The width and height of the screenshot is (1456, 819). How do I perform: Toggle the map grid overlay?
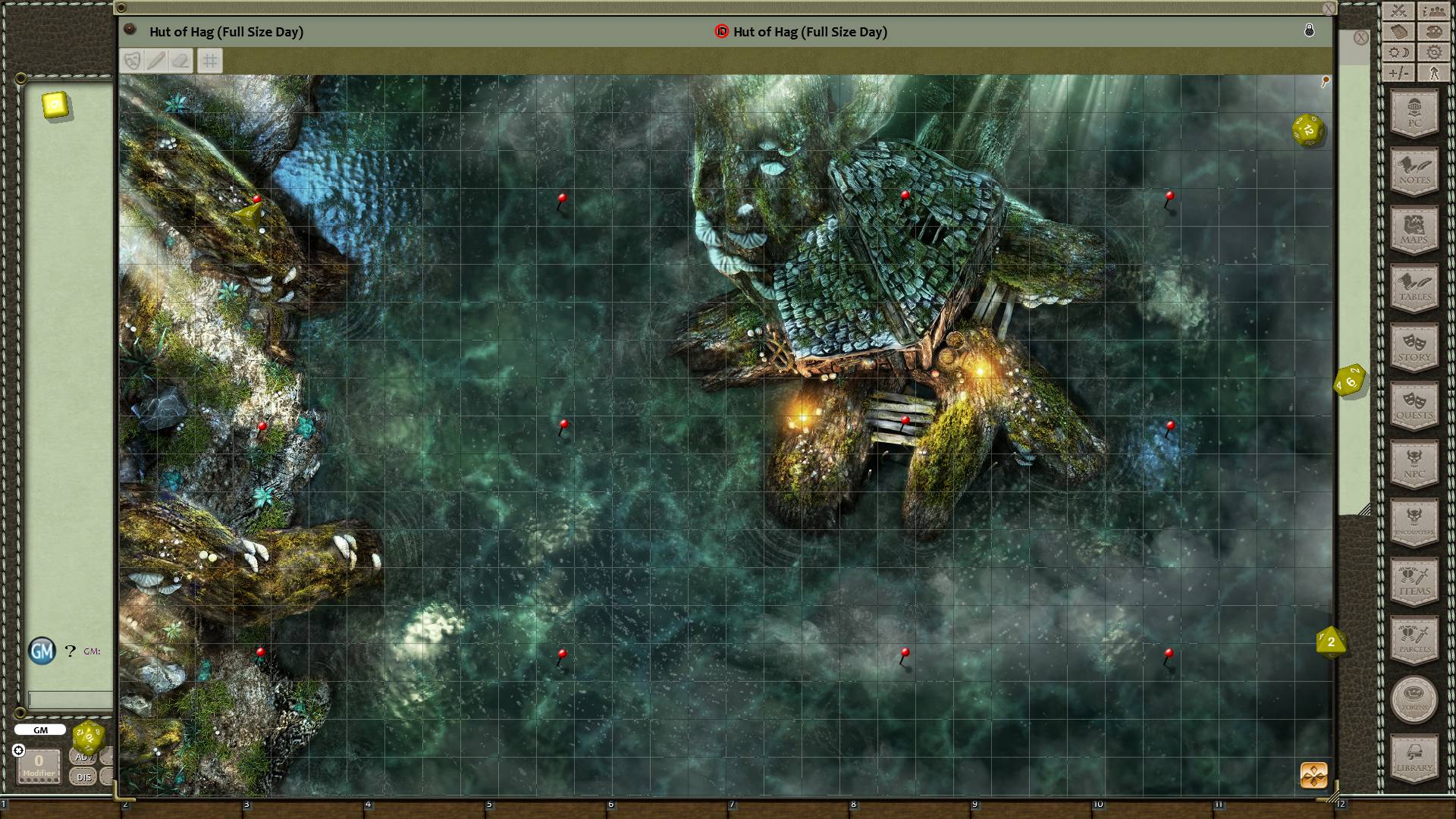point(210,61)
